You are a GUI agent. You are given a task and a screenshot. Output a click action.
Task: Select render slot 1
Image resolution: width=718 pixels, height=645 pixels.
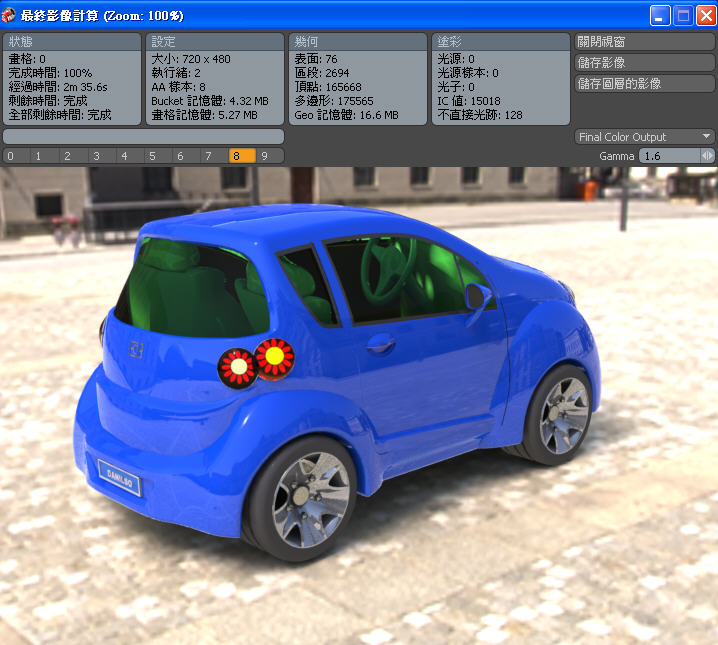[x=38, y=156]
